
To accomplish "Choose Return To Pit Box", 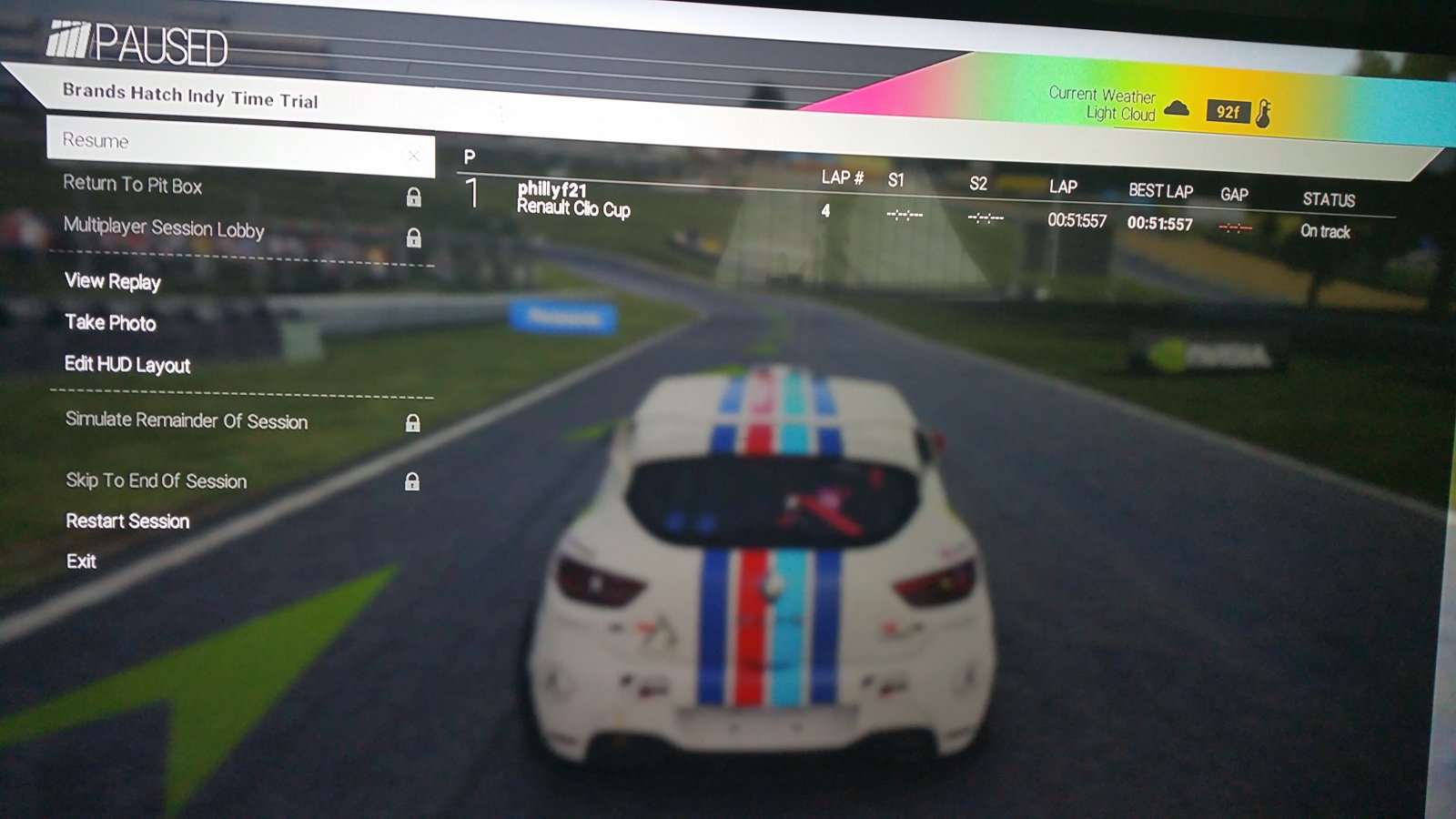I will coord(133,185).
